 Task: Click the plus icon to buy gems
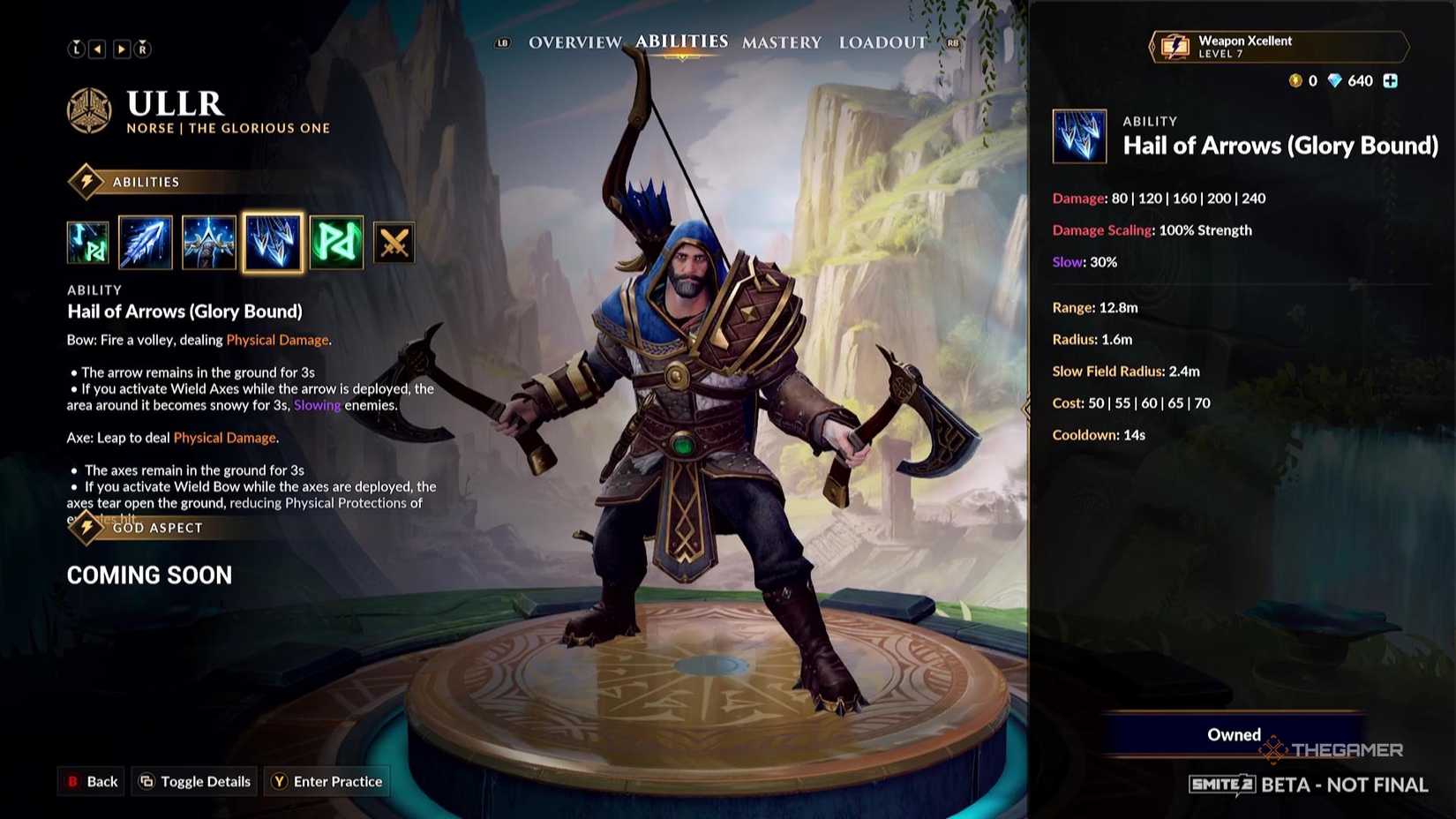click(x=1392, y=80)
